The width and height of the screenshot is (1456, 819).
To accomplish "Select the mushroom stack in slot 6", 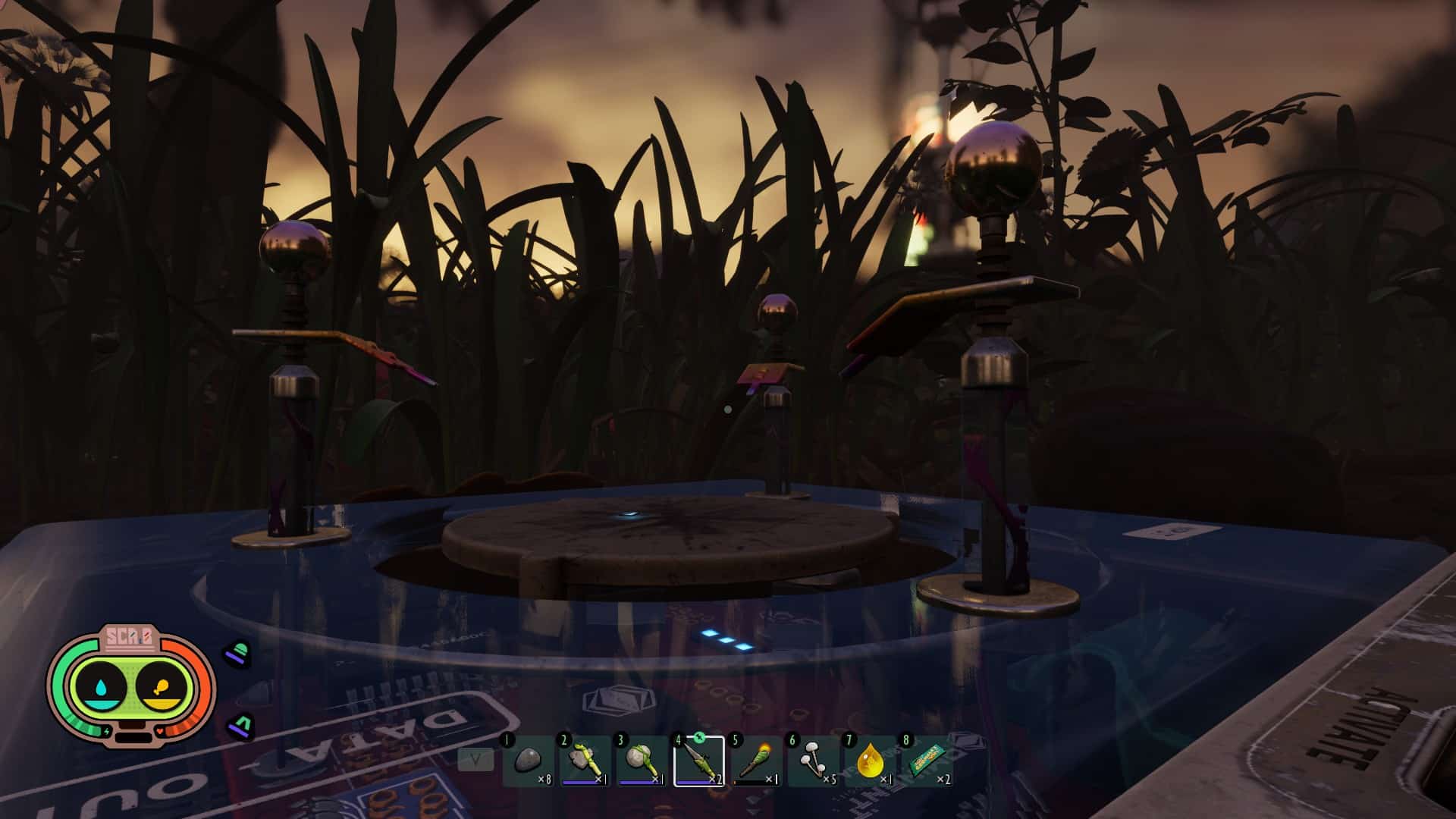I will pos(812,759).
